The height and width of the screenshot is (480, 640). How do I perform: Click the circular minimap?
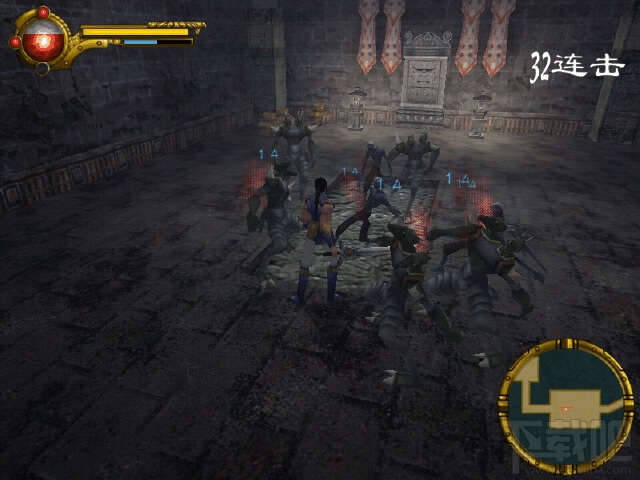(565, 407)
